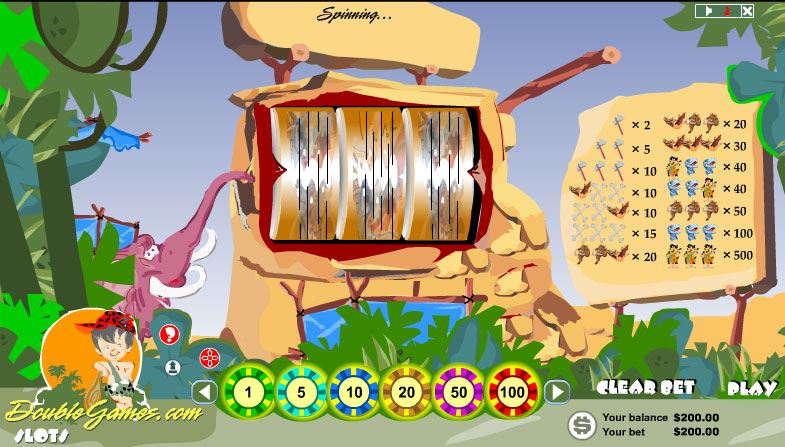Screen dimensions: 785x447
Task: Add the purple 50 chip
Action: 459,391
